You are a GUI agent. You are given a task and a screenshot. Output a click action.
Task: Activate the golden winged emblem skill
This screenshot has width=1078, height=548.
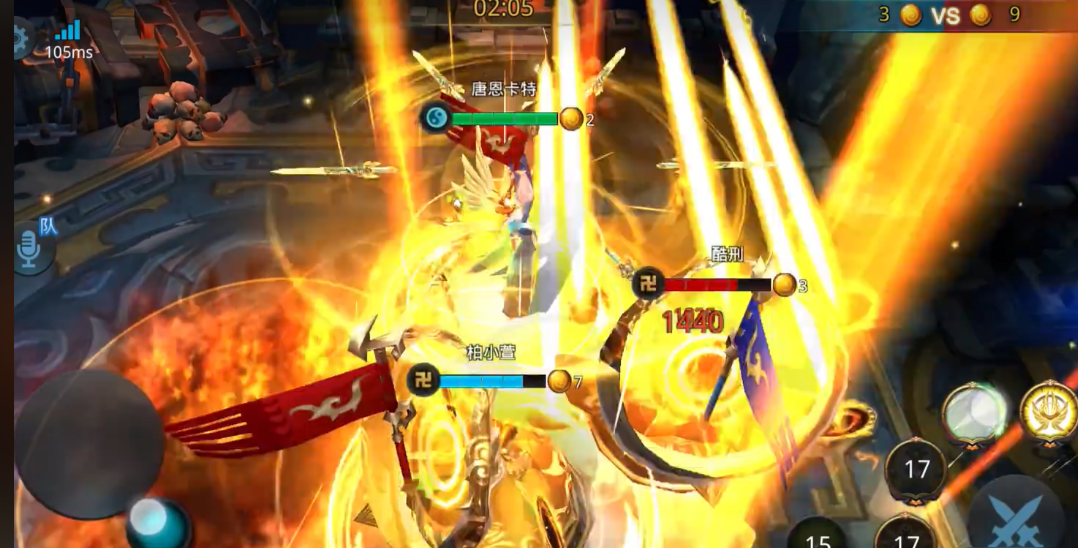[x=1049, y=412]
